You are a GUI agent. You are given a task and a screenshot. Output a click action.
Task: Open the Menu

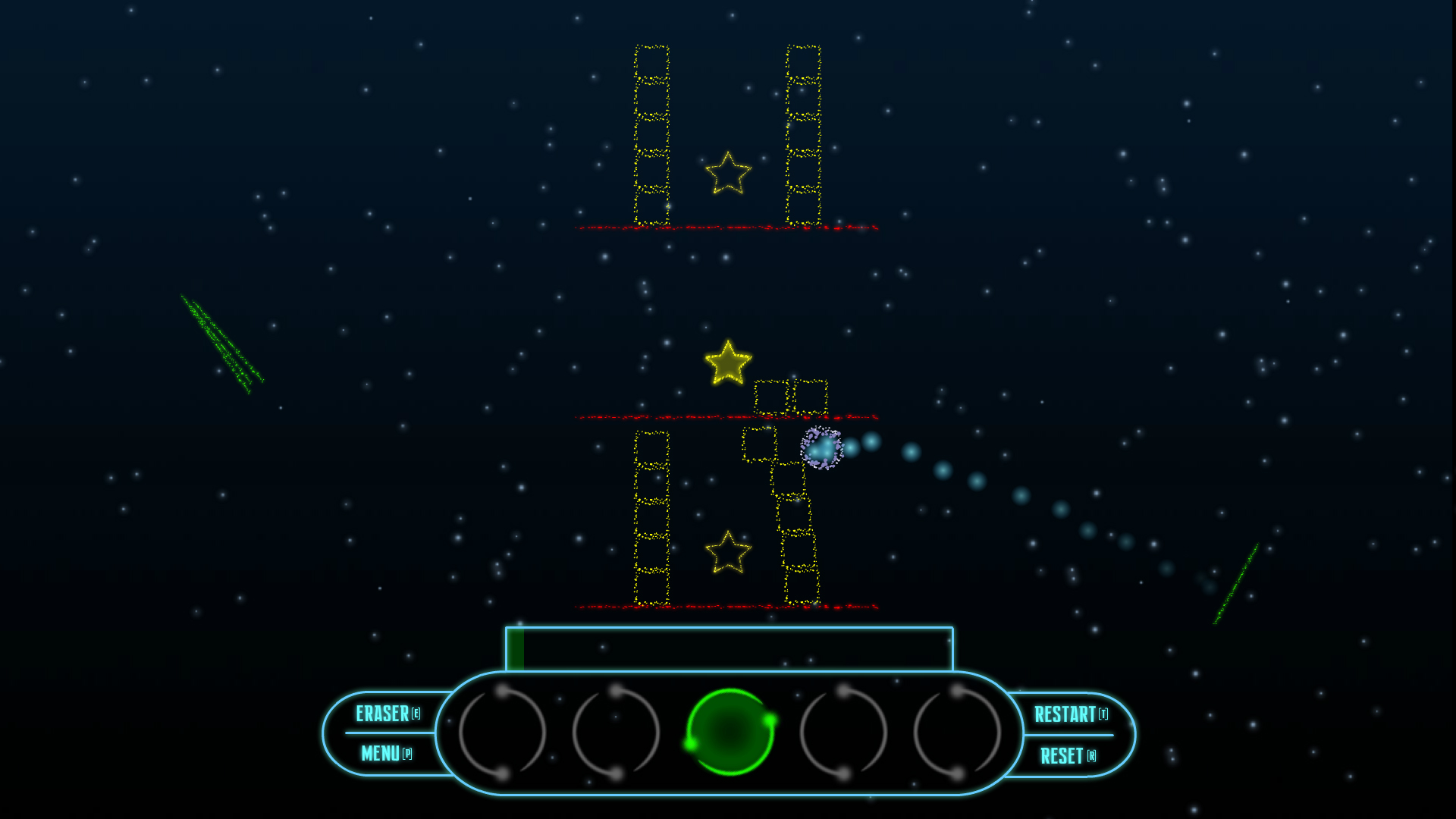coord(386,754)
